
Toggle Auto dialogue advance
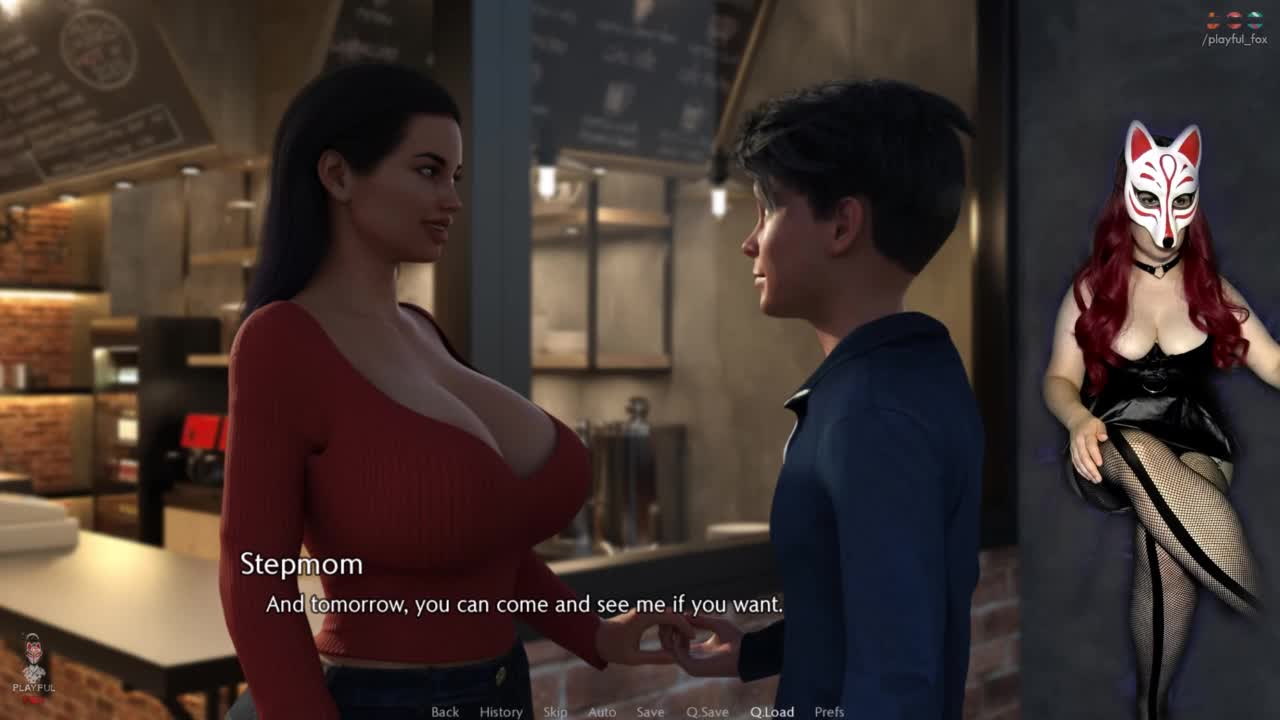(x=602, y=712)
